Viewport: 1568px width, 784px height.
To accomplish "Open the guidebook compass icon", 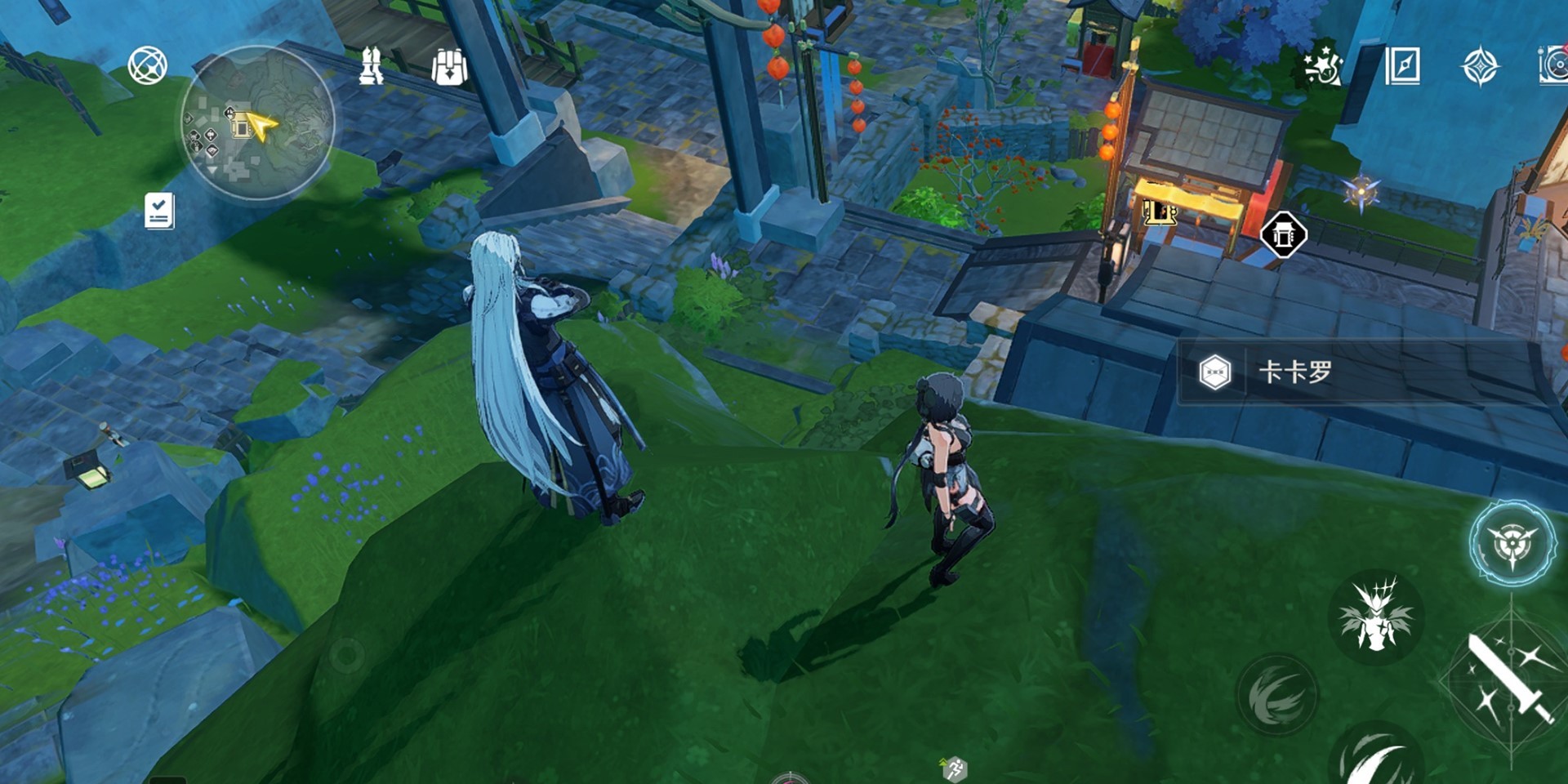I will click(1402, 65).
